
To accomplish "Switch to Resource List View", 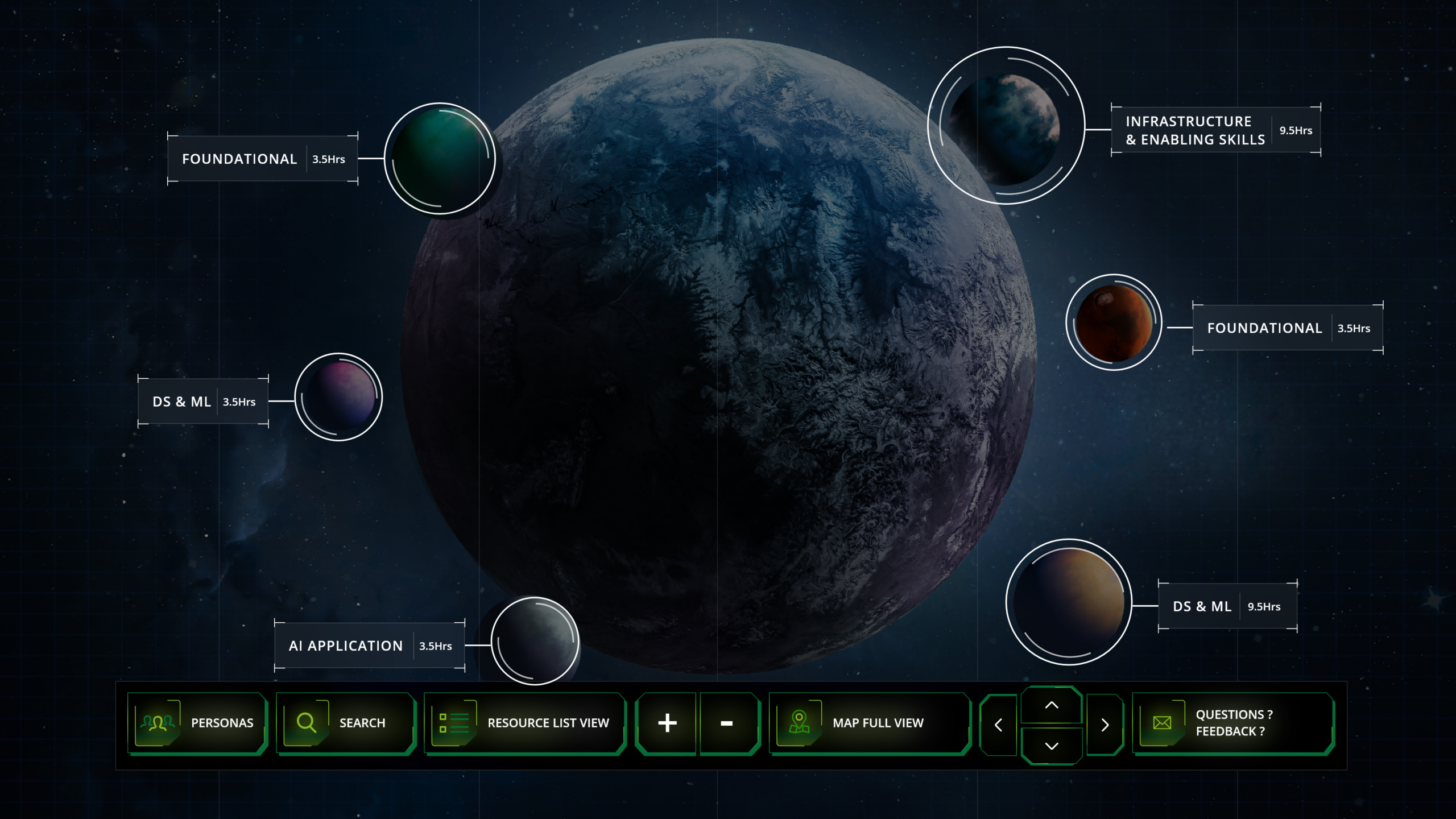I will tap(524, 723).
